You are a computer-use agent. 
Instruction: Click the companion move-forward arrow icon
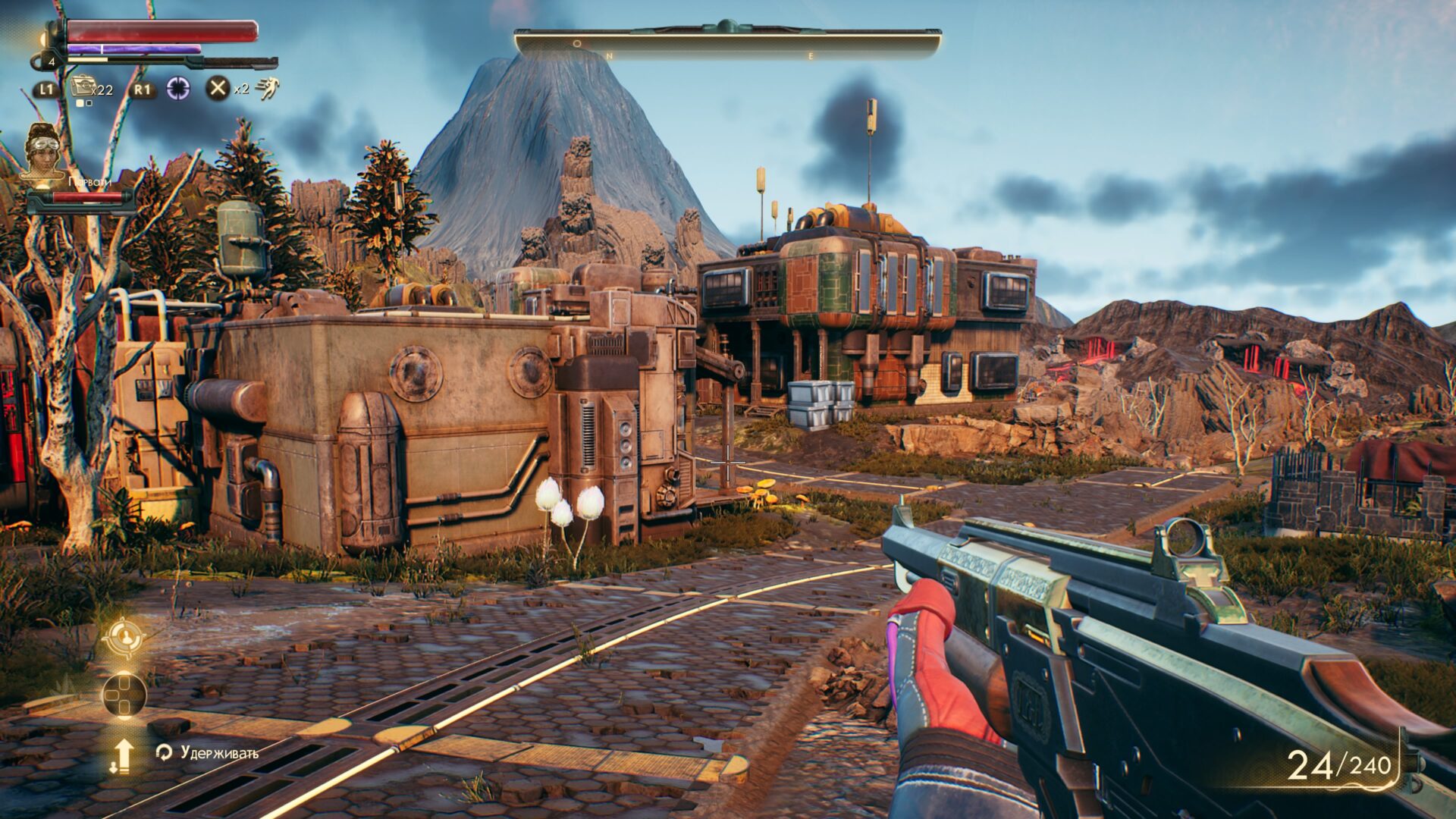point(122,755)
